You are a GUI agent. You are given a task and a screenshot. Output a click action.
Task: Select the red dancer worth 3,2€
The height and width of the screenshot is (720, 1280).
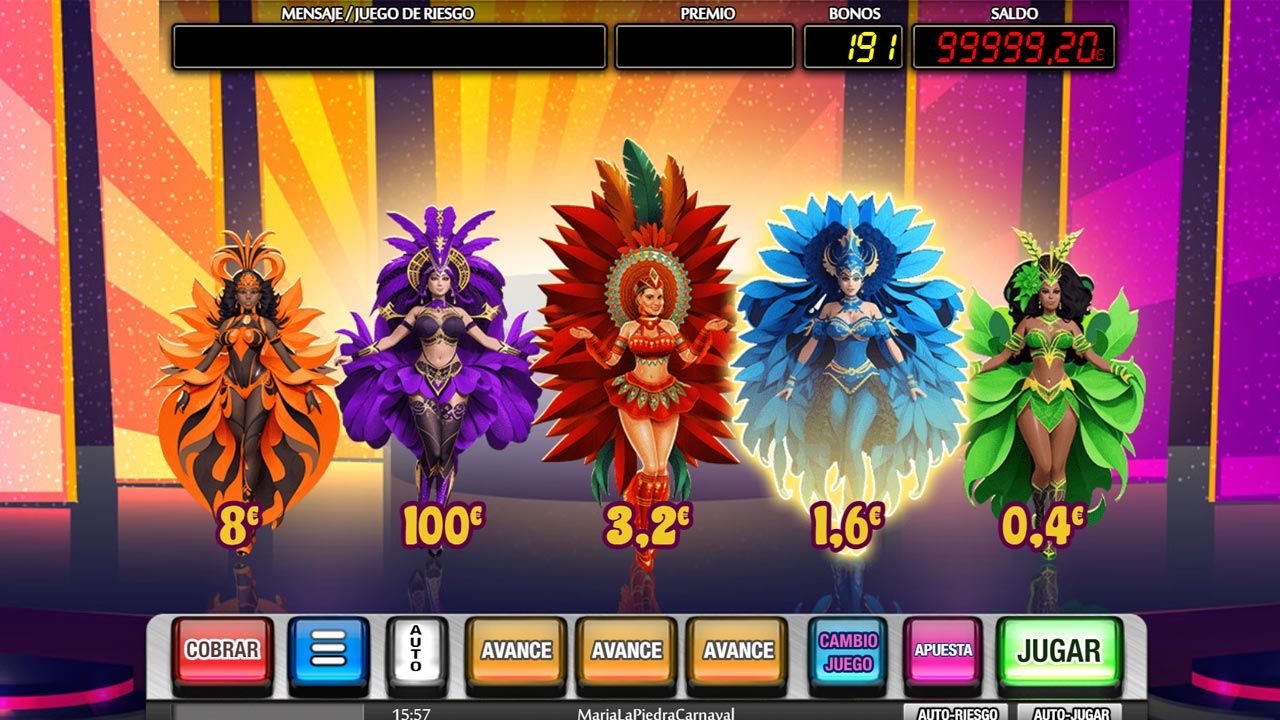(640, 360)
